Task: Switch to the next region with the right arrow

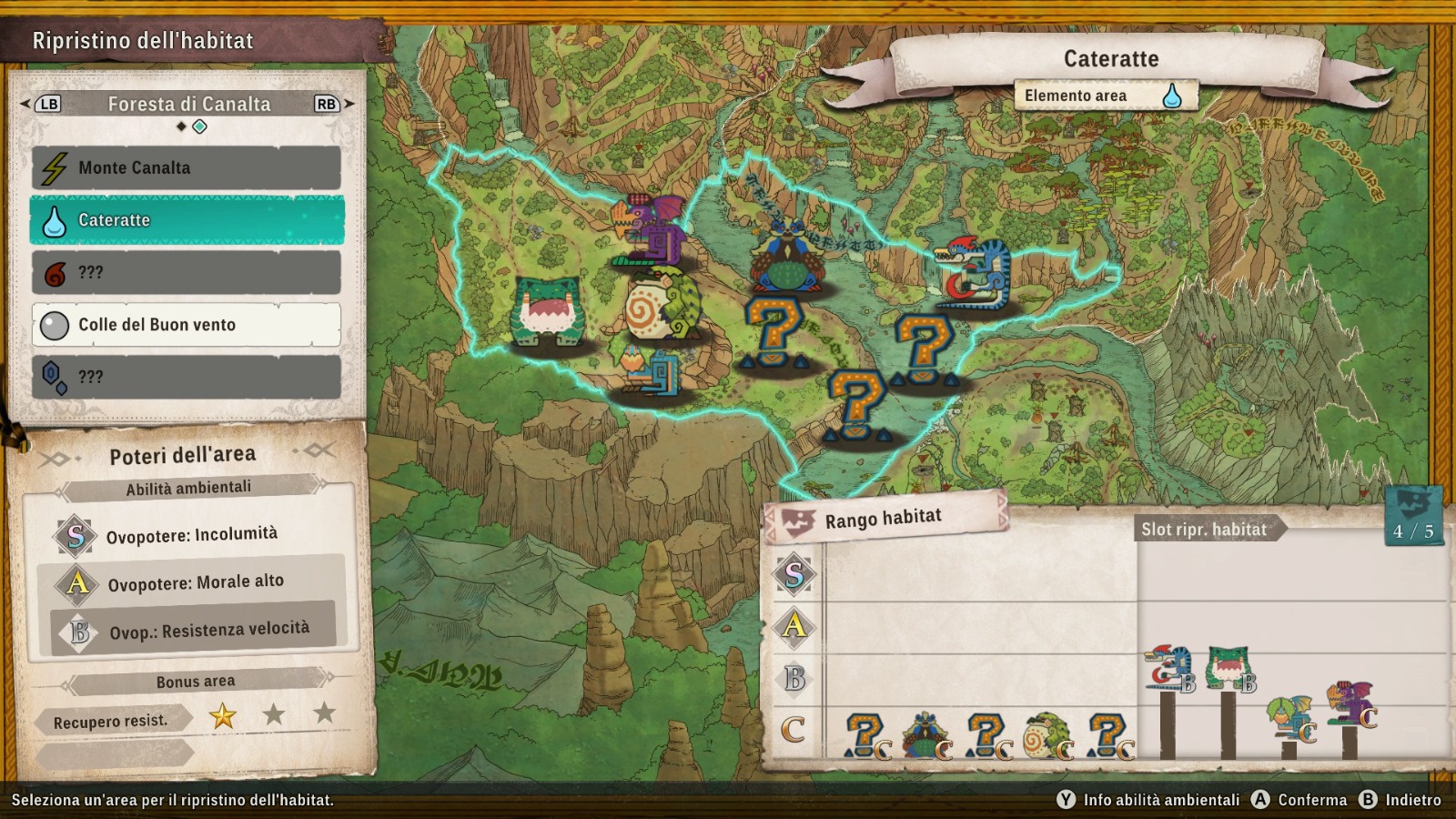Action: tap(349, 104)
